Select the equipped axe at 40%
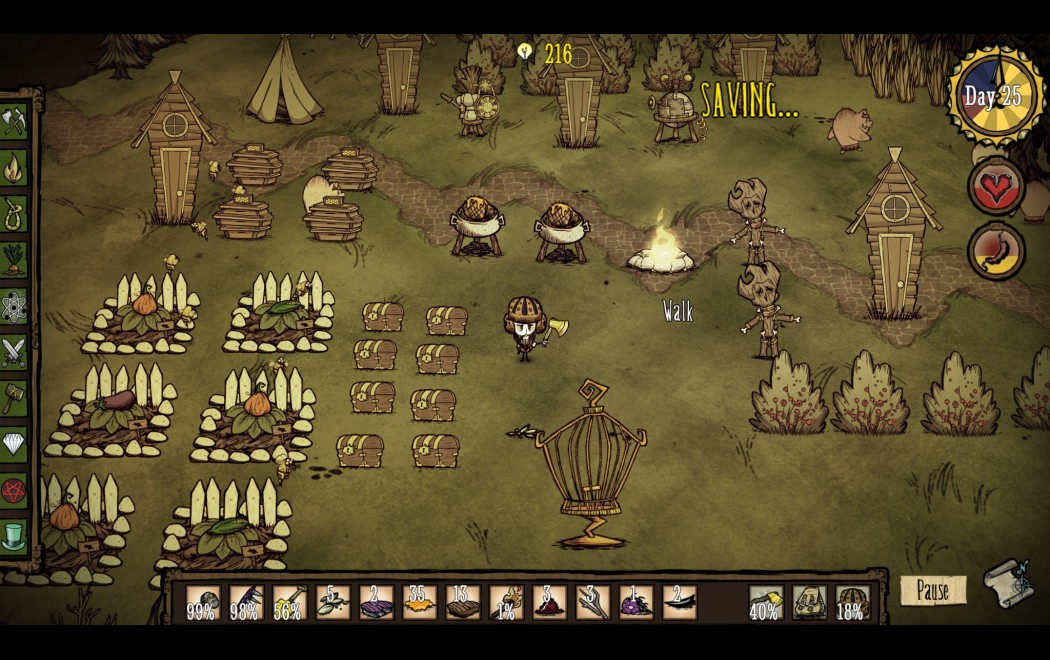1050x660 pixels. [x=766, y=602]
